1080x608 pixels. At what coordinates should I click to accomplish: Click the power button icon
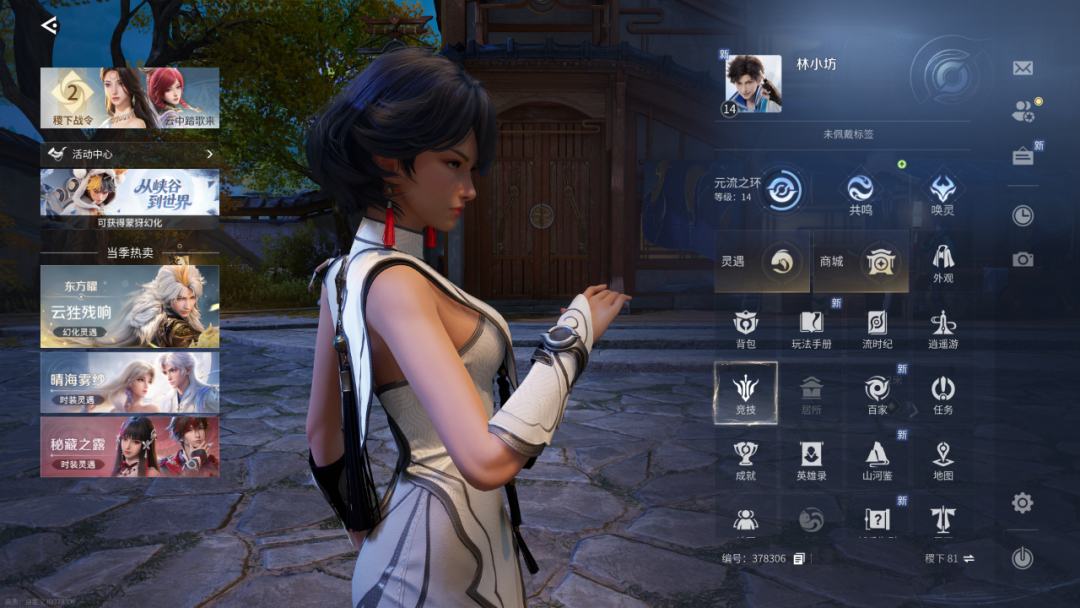(x=1022, y=558)
